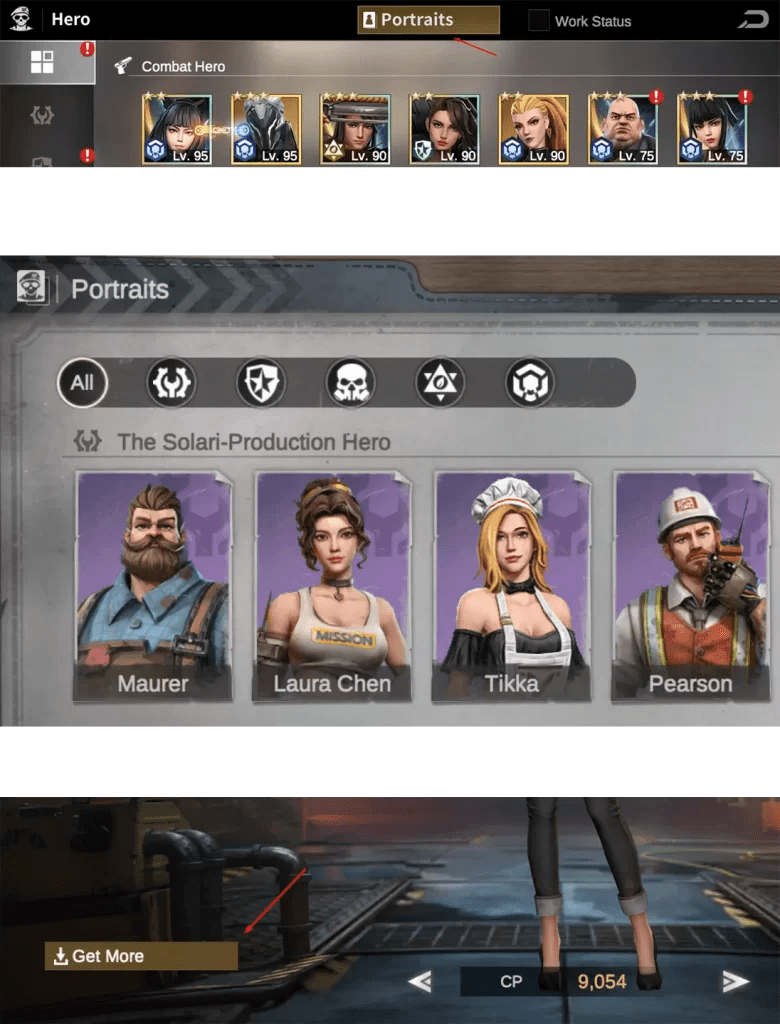Choose the Laura Chen hero portrait
This screenshot has width=780, height=1024.
(332, 585)
